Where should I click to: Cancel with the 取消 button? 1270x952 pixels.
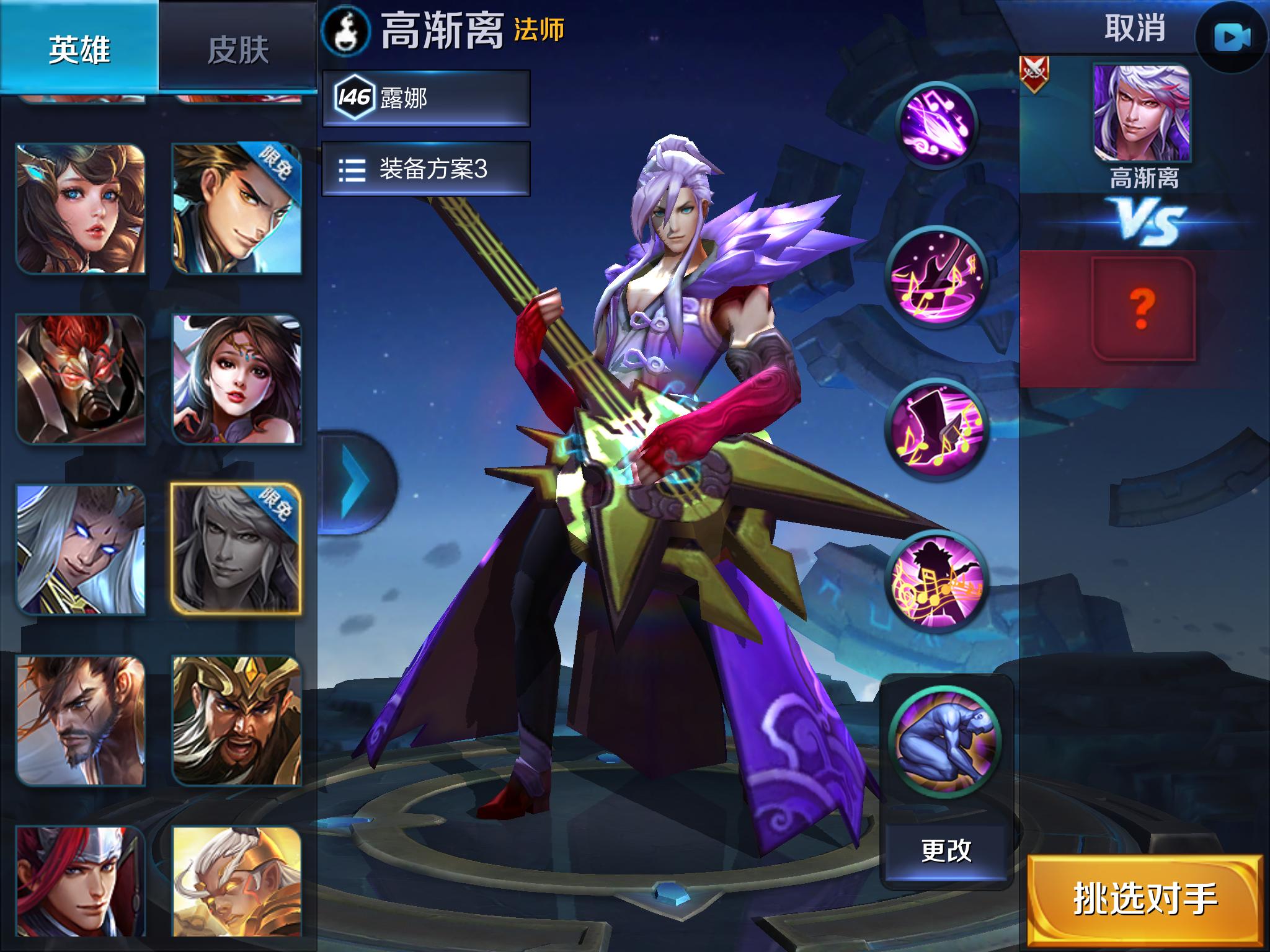coord(1135,29)
